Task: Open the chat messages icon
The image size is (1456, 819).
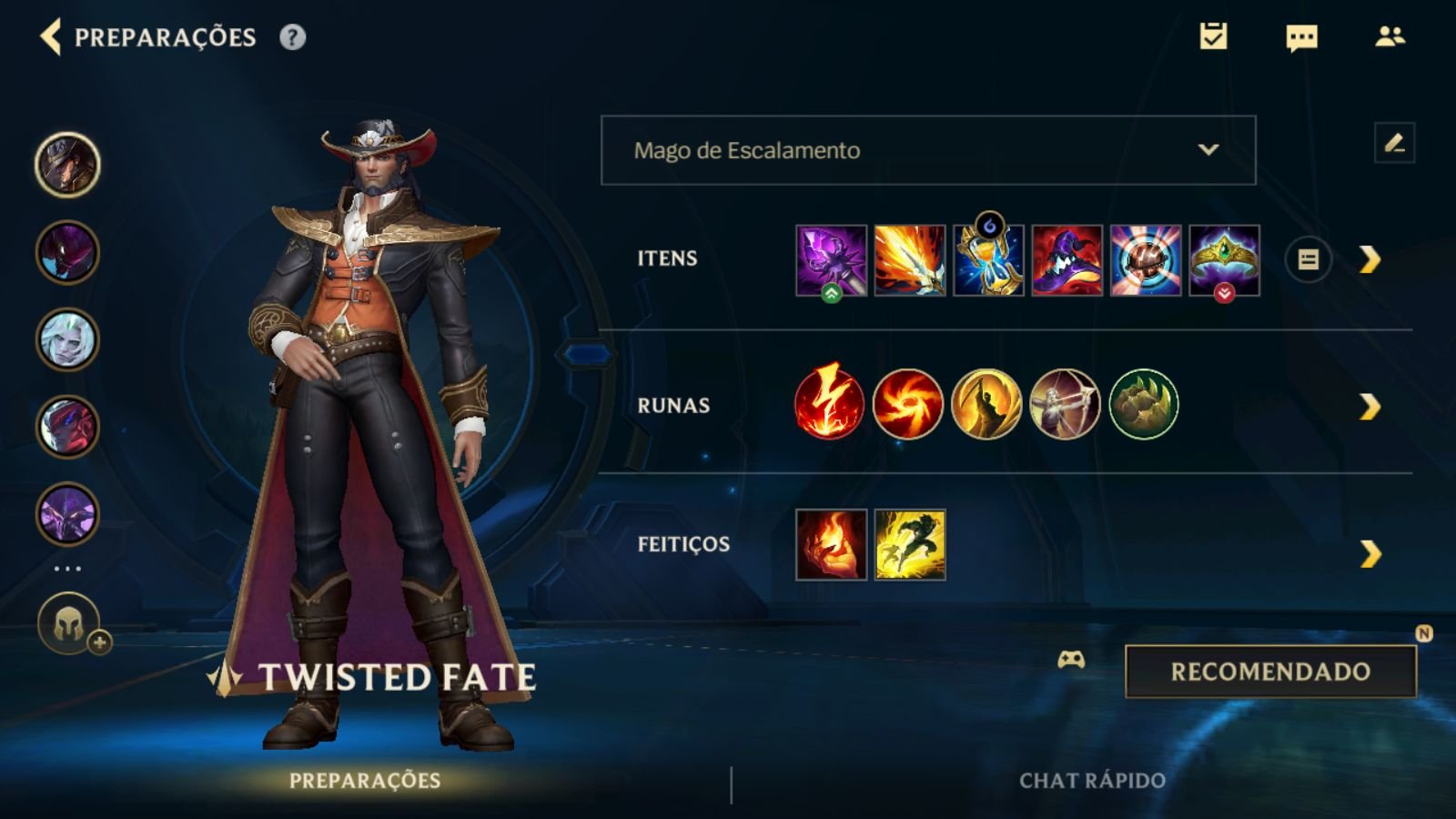Action: pos(1301,38)
